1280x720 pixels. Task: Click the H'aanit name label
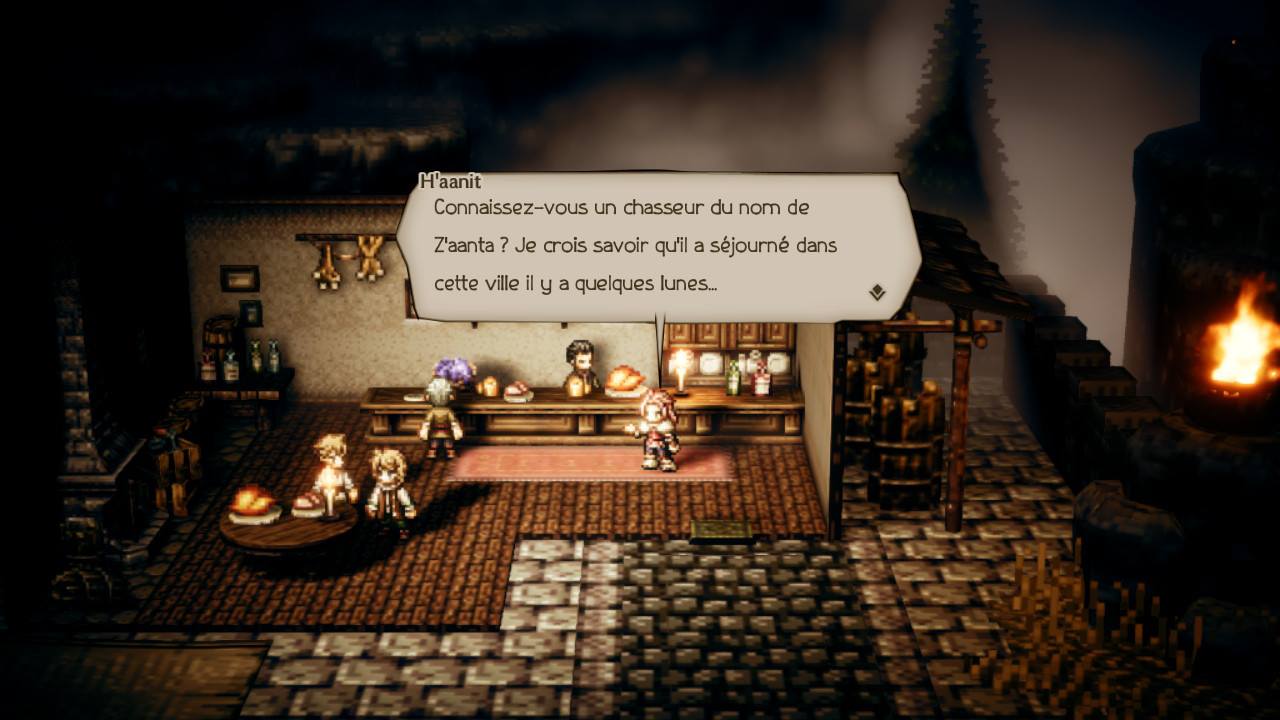tap(447, 182)
